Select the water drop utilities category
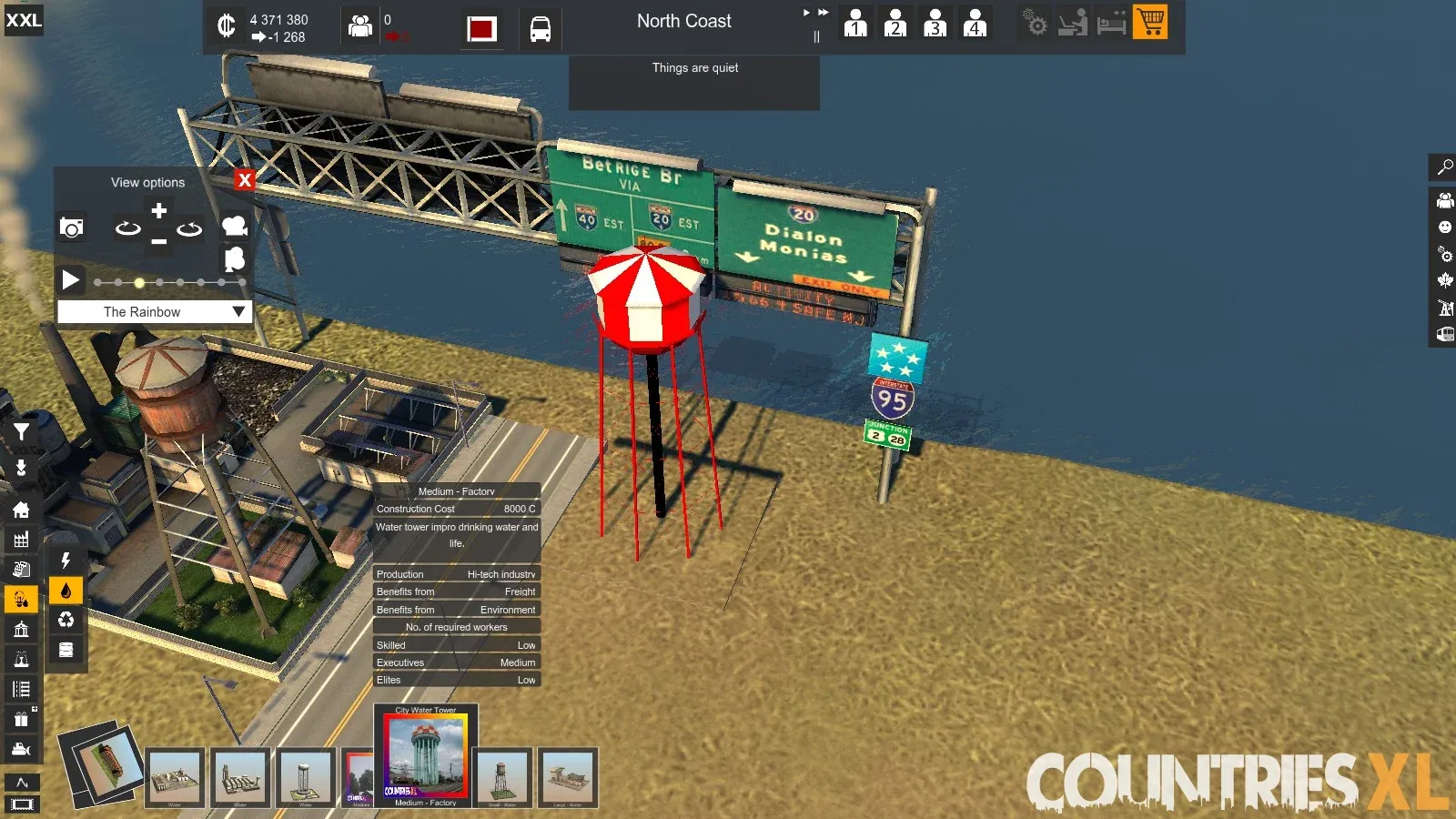 point(66,591)
